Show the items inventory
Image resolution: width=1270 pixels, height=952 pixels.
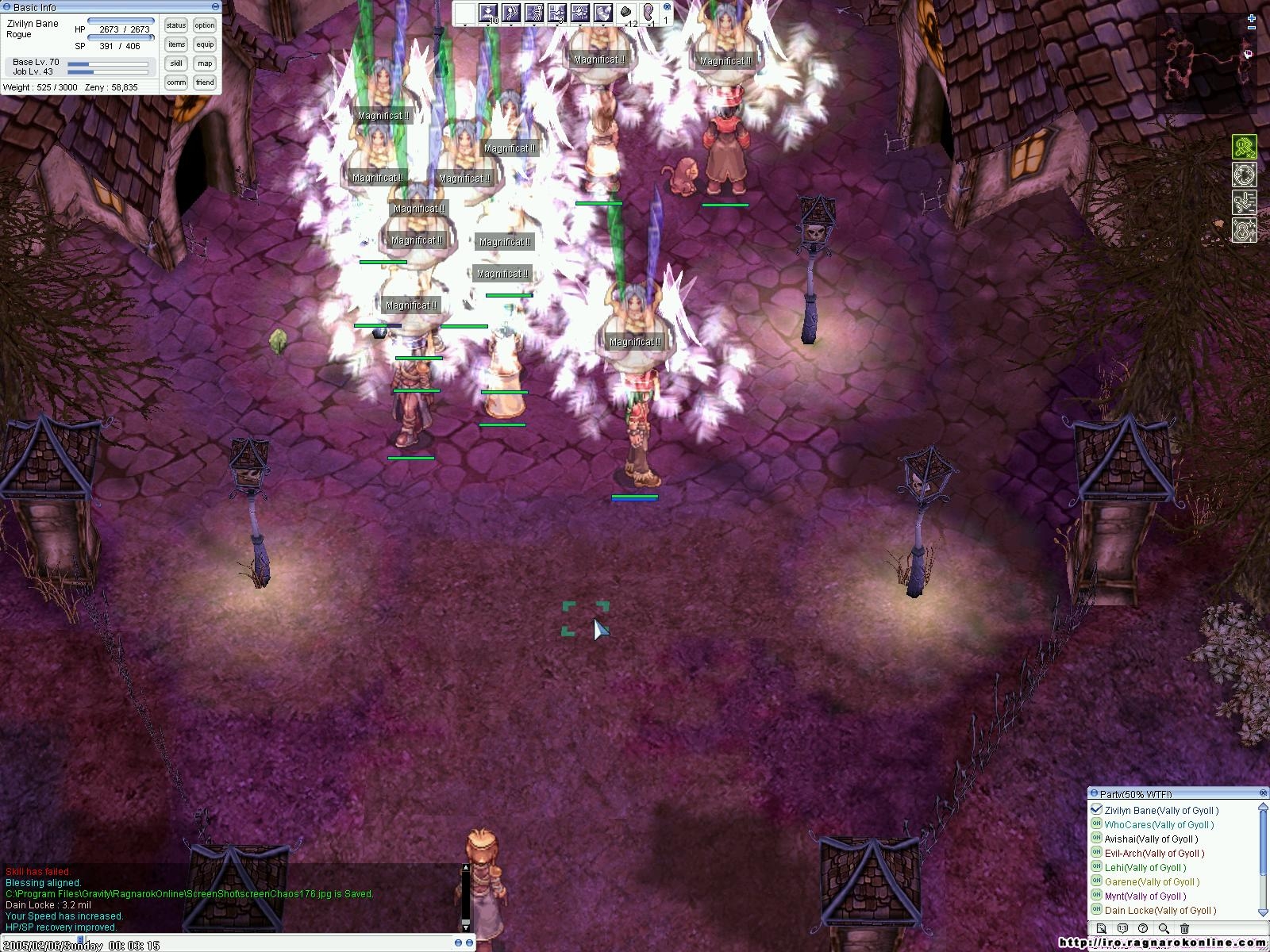click(x=175, y=44)
